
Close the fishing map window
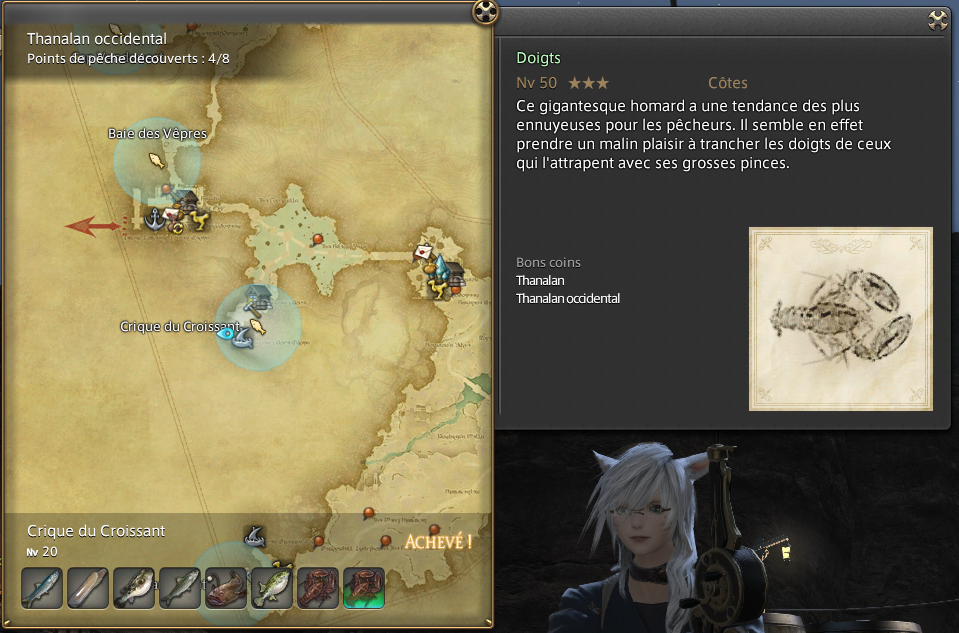[x=485, y=12]
